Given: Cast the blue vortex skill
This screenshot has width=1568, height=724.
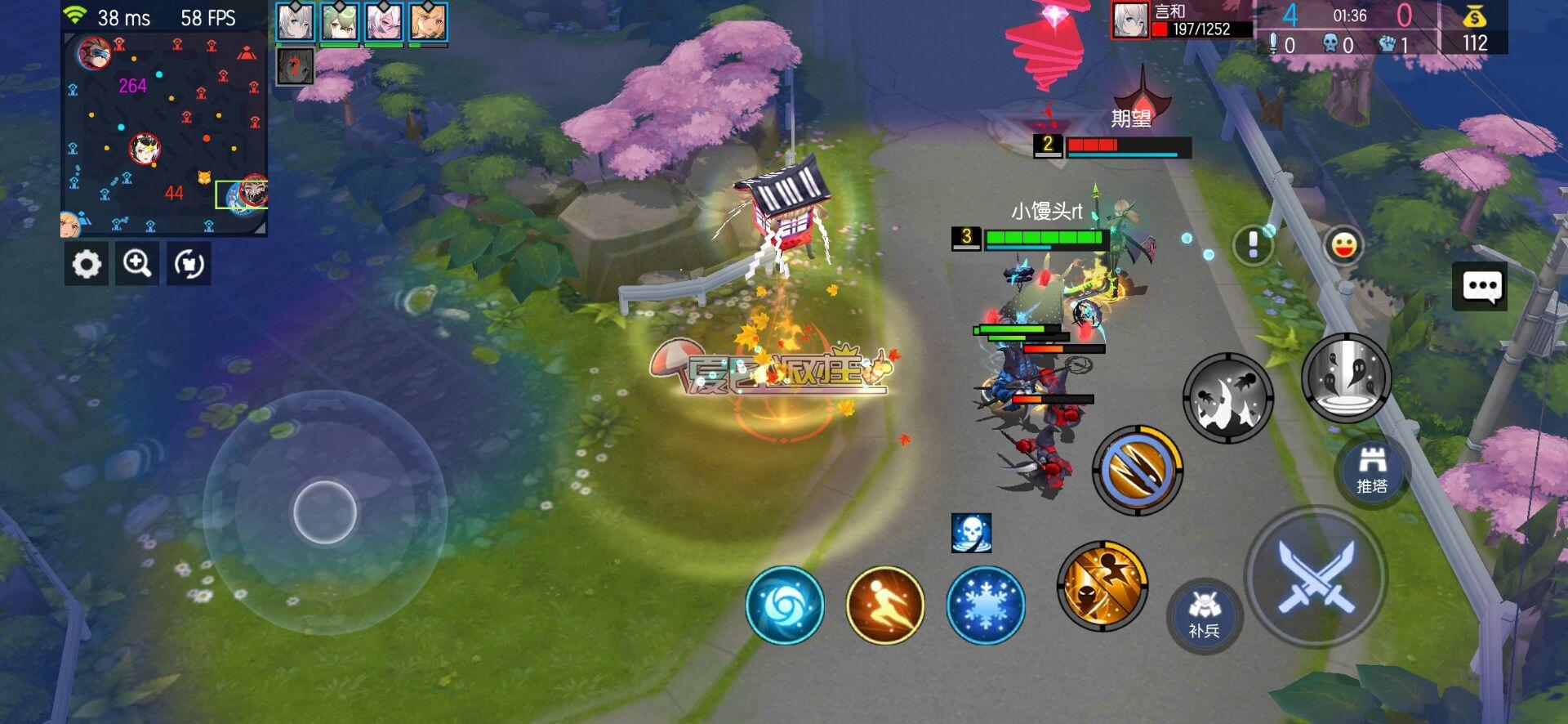Looking at the screenshot, I should [785, 604].
